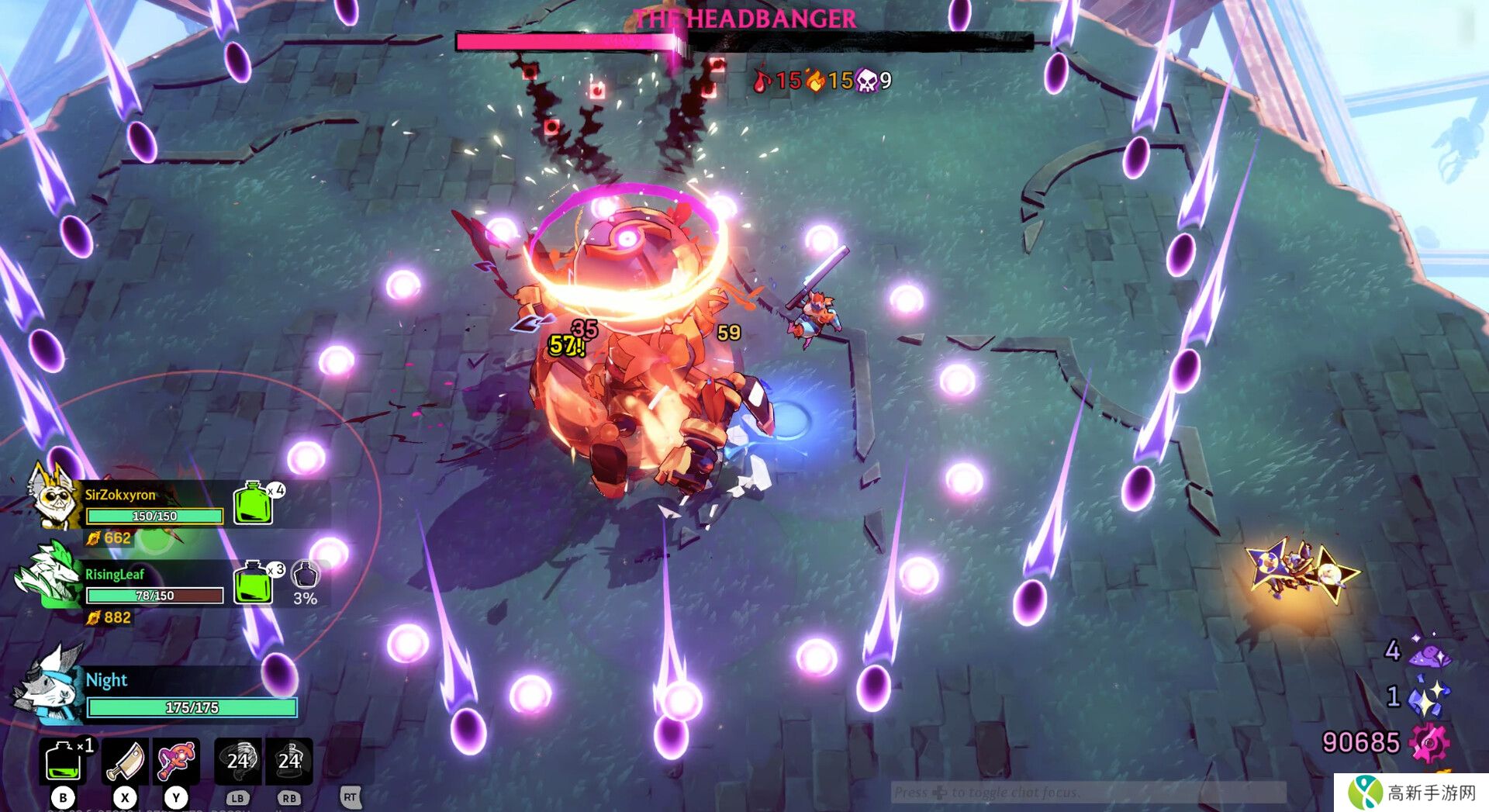Select SirZokxyron's bat portrait
The height and width of the screenshot is (812, 1489).
pyautogui.click(x=53, y=496)
